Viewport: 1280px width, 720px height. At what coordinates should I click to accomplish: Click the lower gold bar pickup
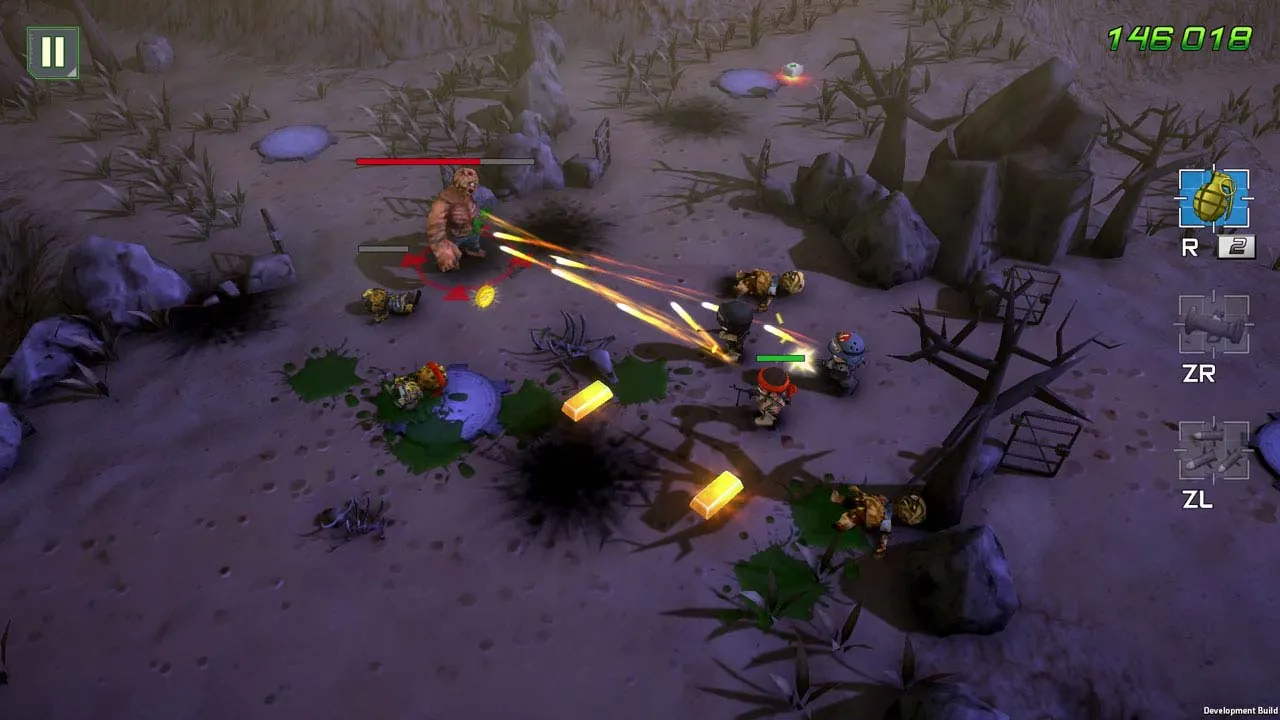(x=716, y=497)
